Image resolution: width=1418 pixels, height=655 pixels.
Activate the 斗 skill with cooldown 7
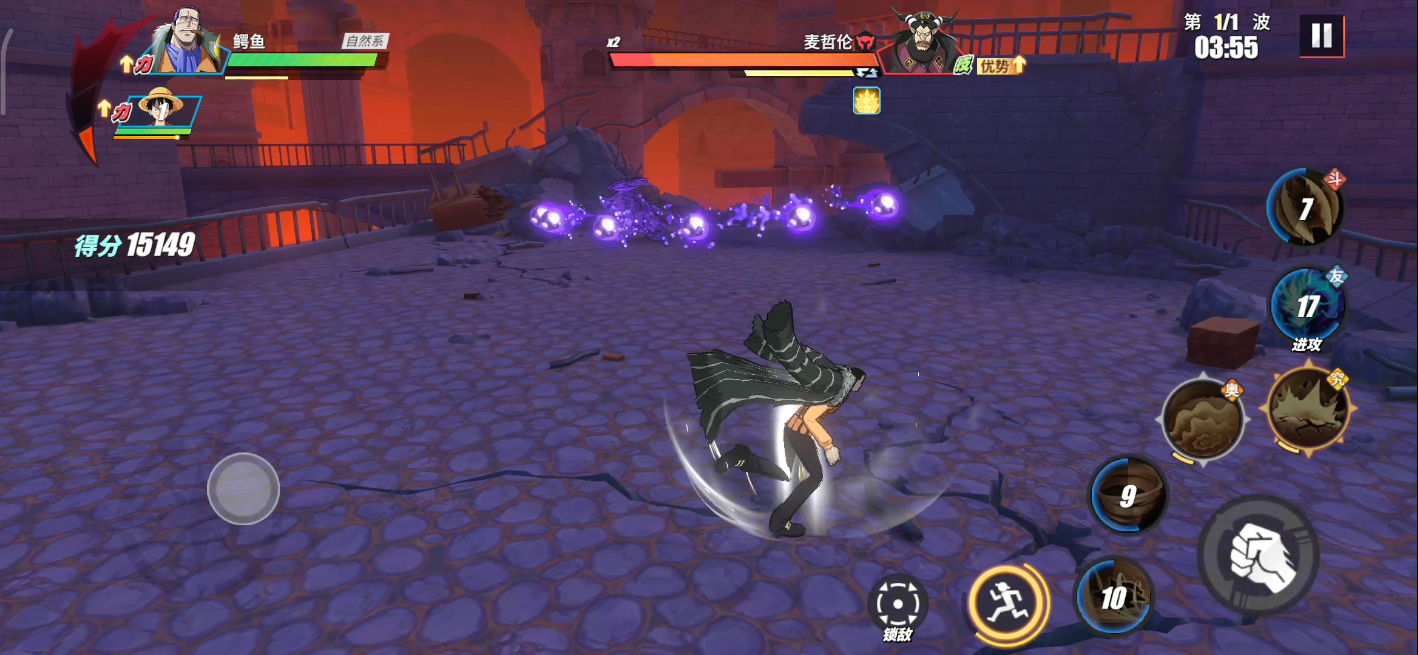(1306, 208)
